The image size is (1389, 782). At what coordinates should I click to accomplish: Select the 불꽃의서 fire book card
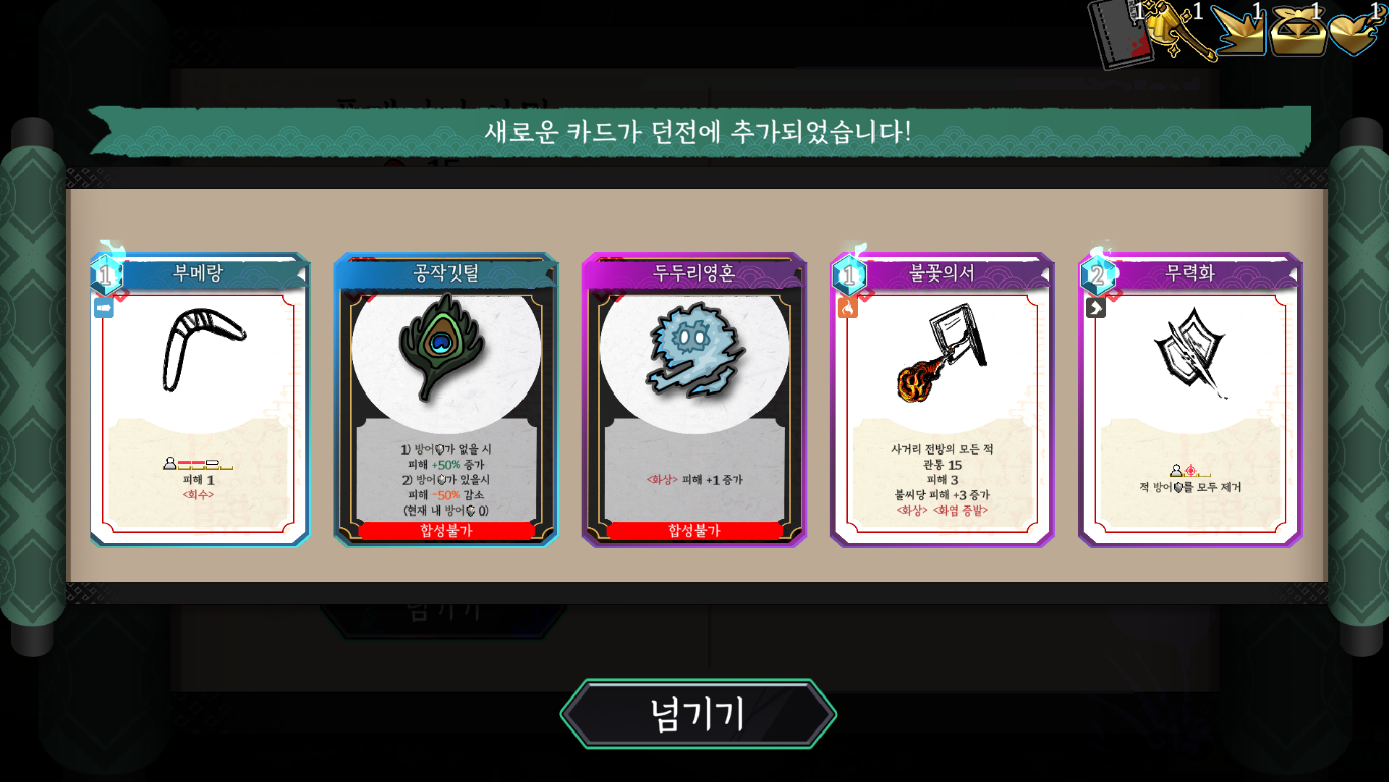click(x=942, y=400)
